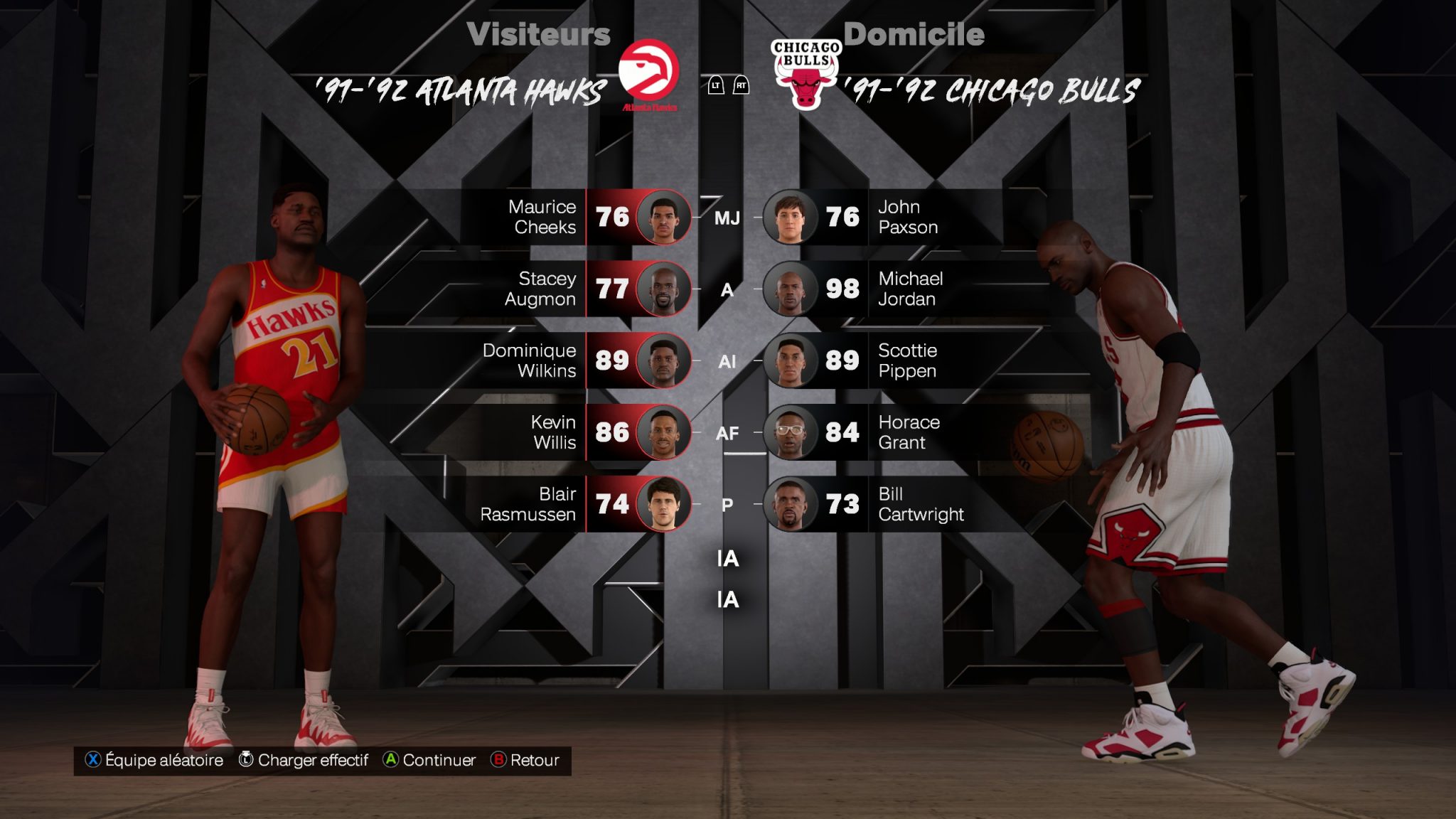The height and width of the screenshot is (819, 1456).
Task: Select the '91-'92 Chicago Bulls team title
Action: pyautogui.click(x=993, y=92)
